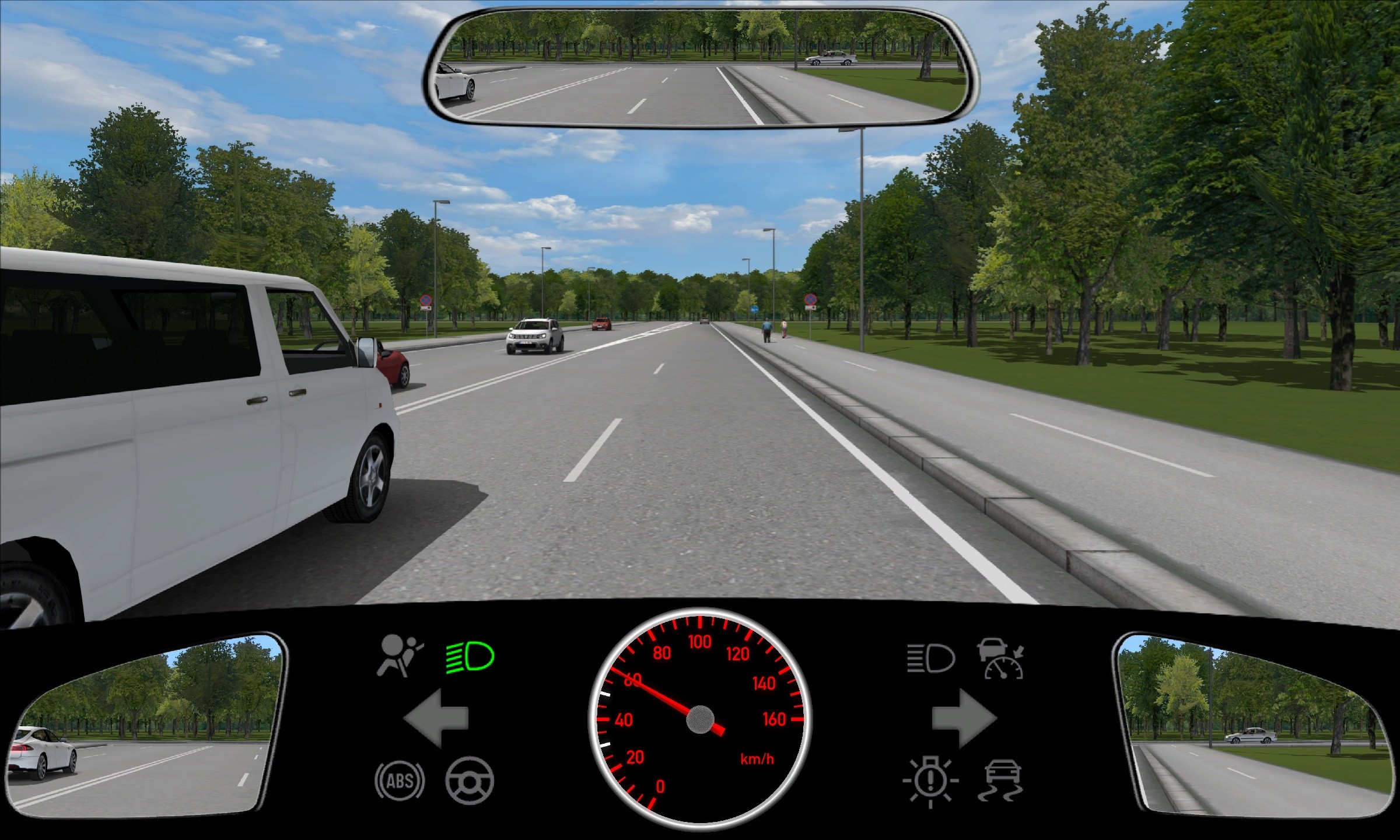Select the ABS warning light
The image size is (1400, 840).
400,780
